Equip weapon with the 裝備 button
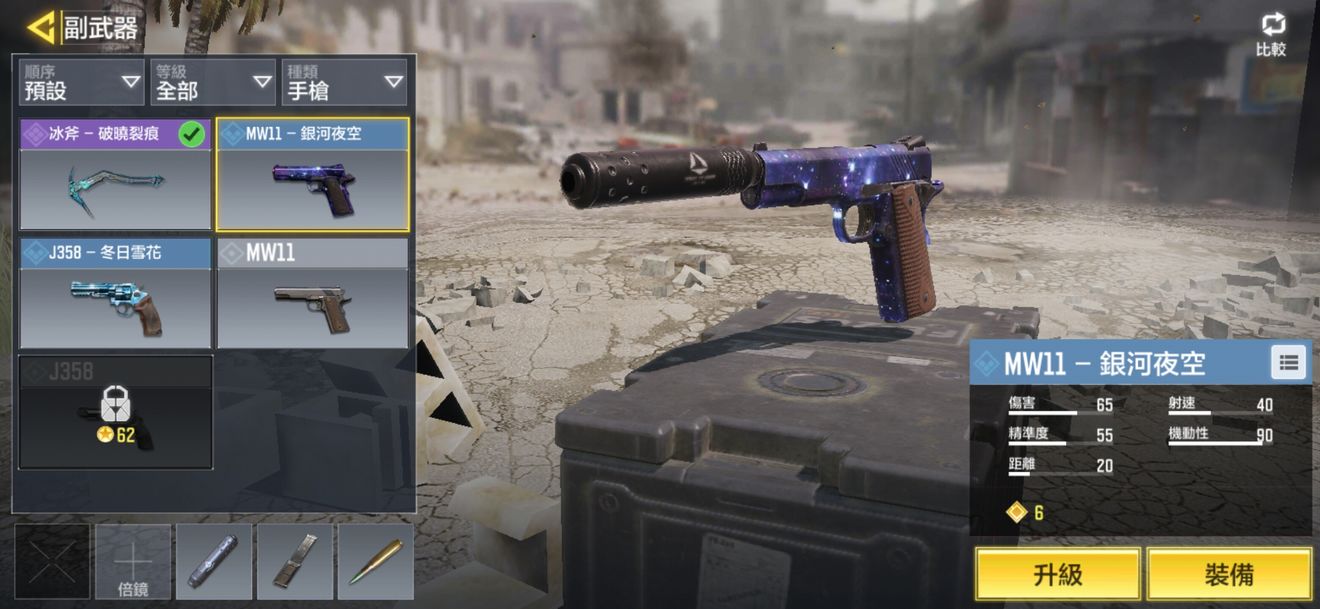Viewport: 1320px width, 609px height. (1229, 574)
